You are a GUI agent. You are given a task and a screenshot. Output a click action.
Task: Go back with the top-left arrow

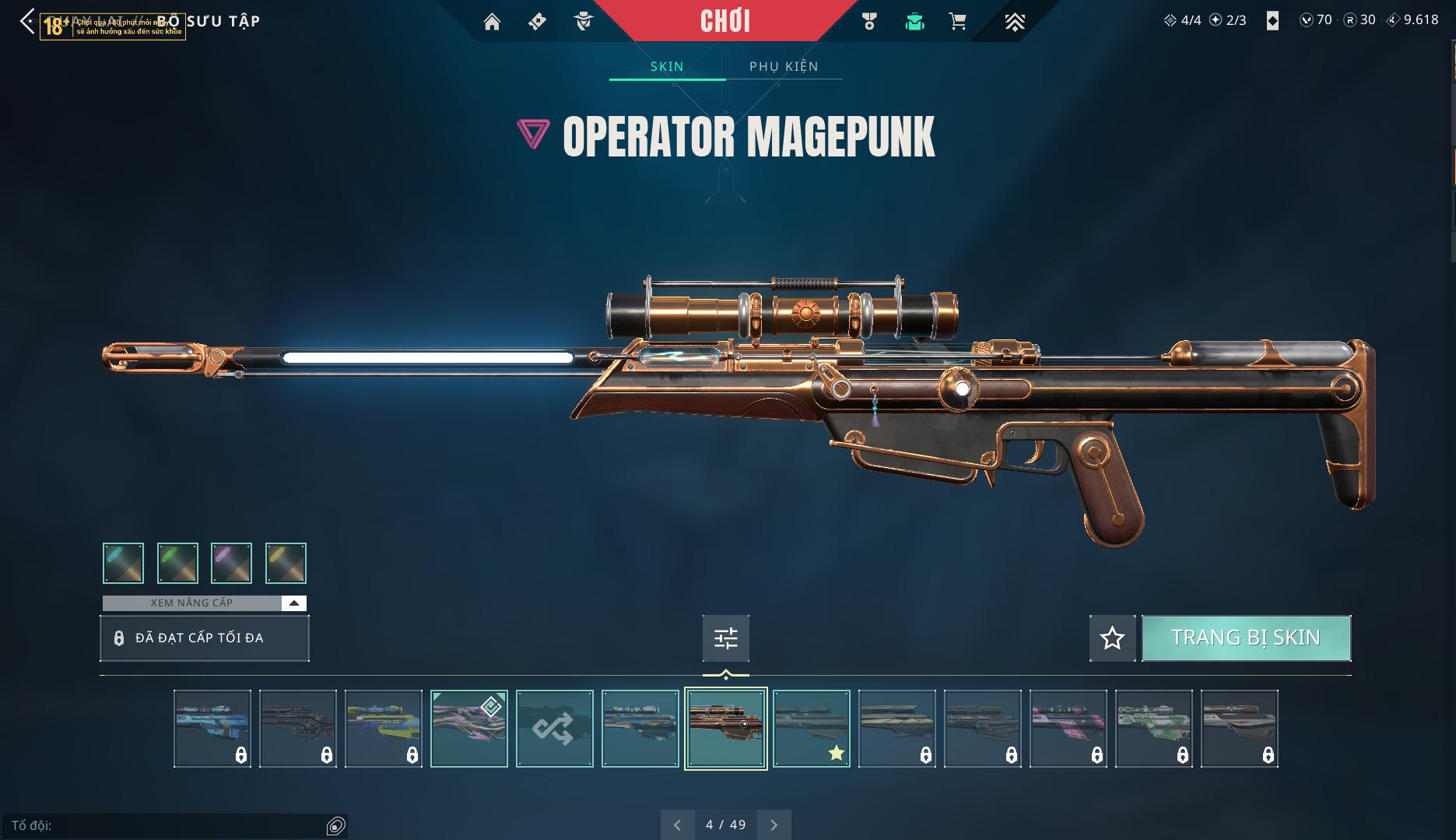pyautogui.click(x=27, y=21)
